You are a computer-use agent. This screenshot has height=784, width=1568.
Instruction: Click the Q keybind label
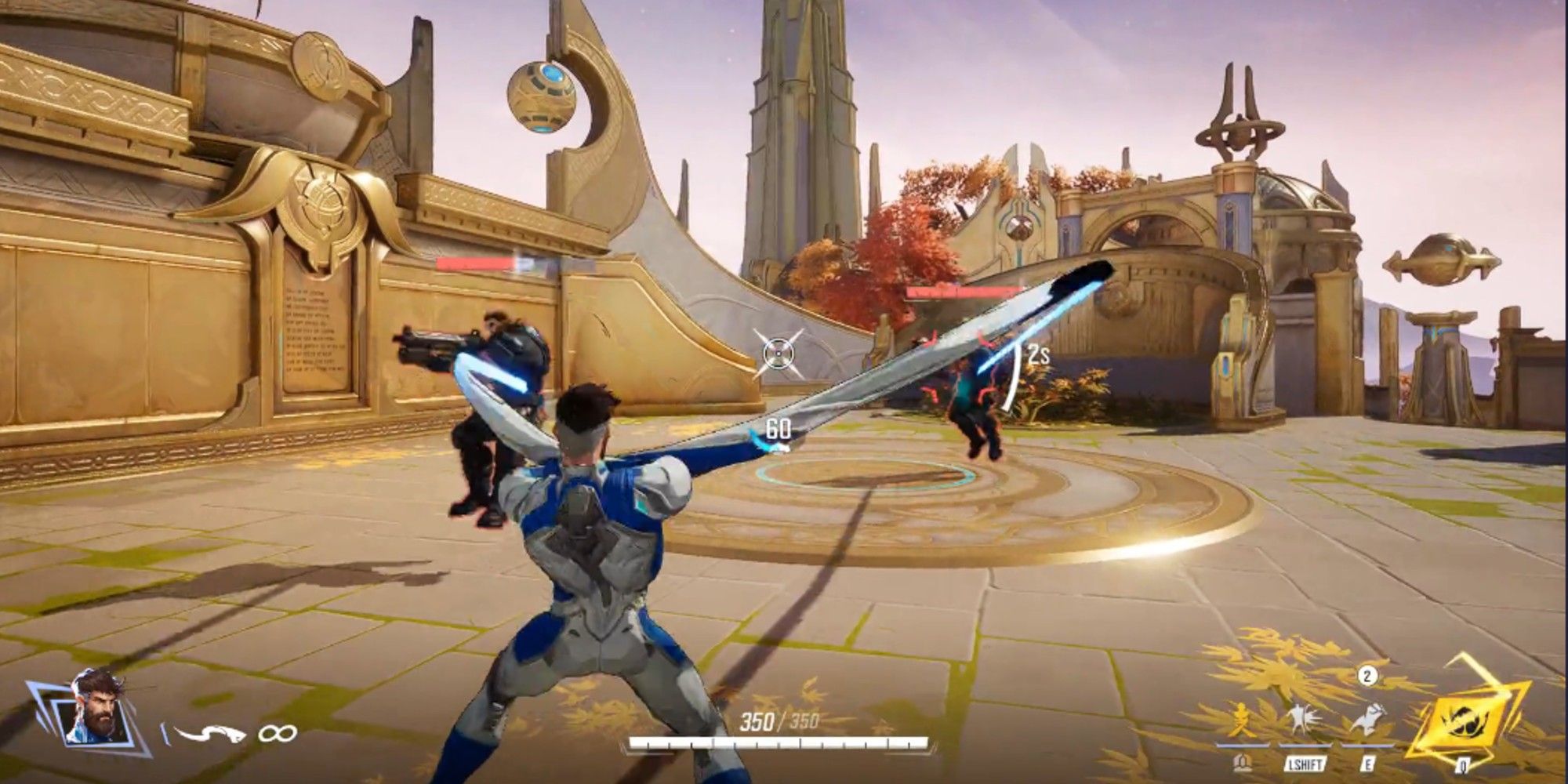[x=1463, y=767]
